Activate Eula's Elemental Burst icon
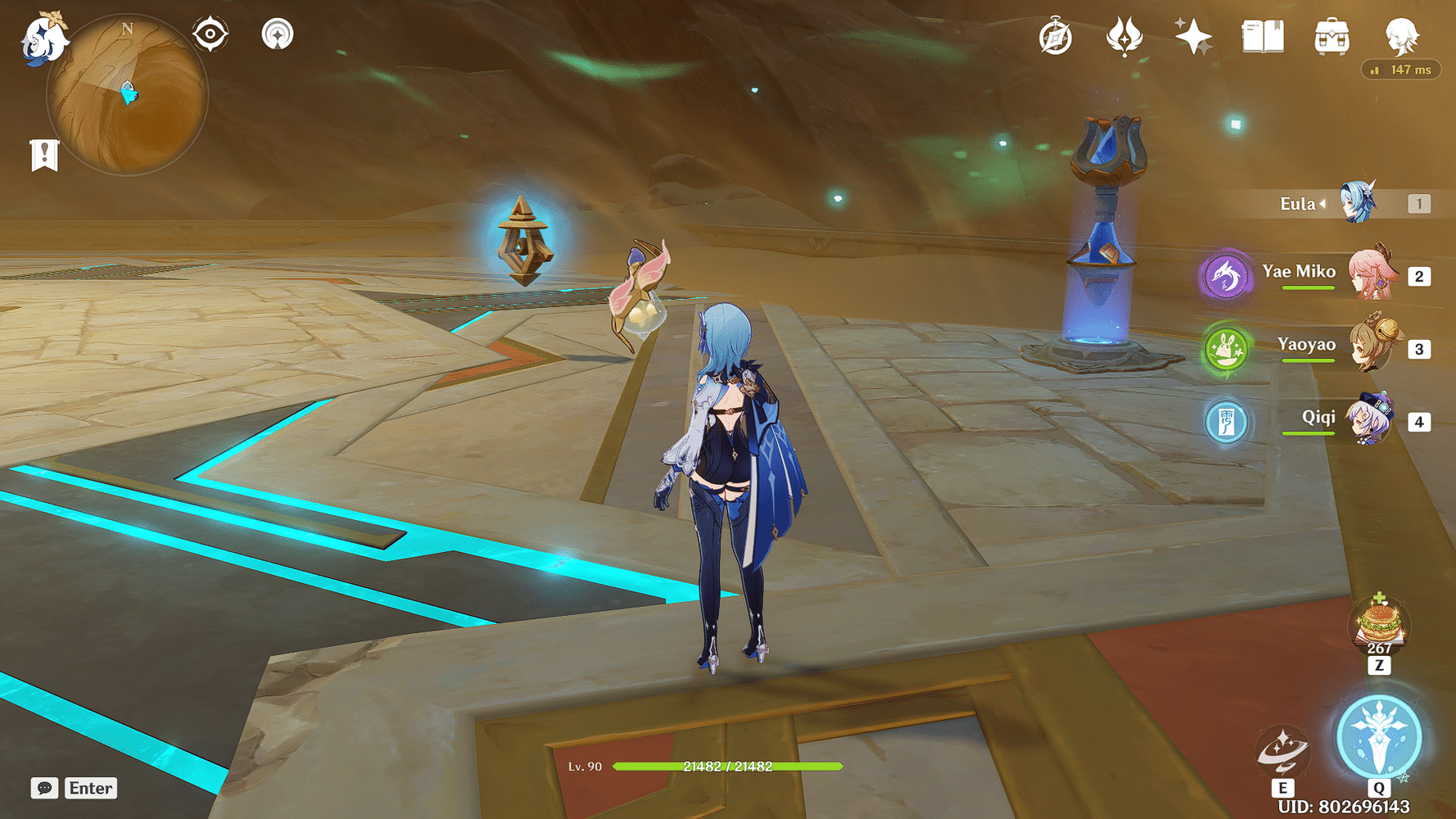The height and width of the screenshot is (819, 1456). pyautogui.click(x=1378, y=737)
